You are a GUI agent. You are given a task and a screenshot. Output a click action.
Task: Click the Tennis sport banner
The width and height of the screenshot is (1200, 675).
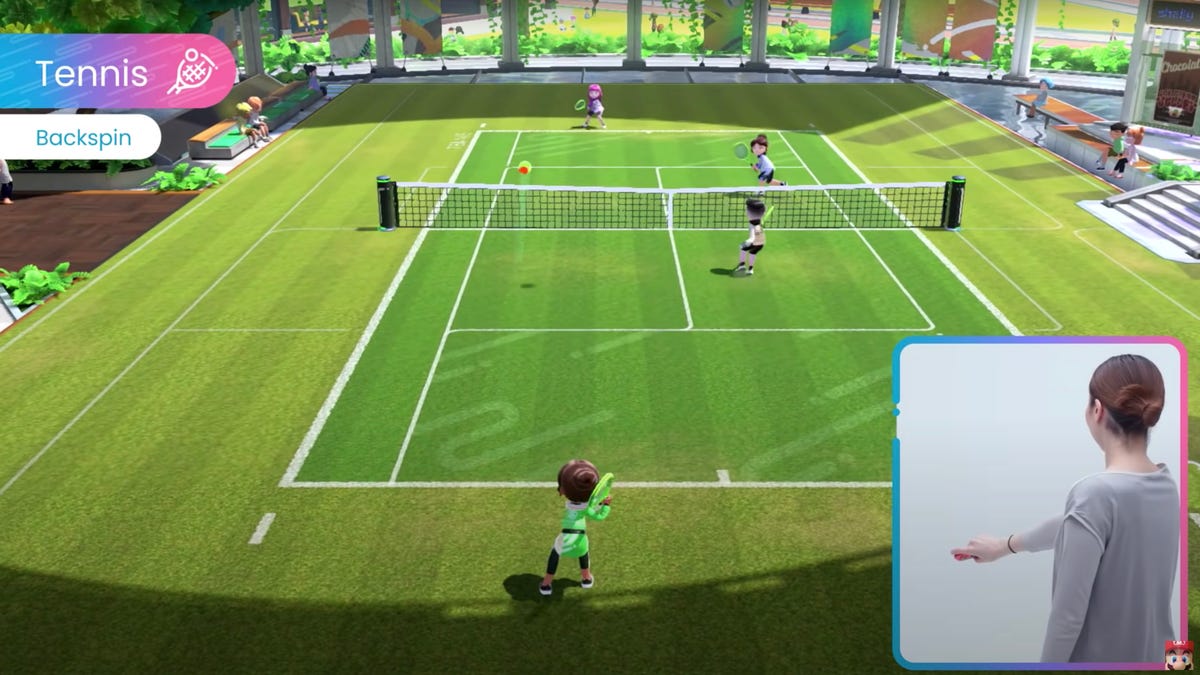click(x=90, y=73)
